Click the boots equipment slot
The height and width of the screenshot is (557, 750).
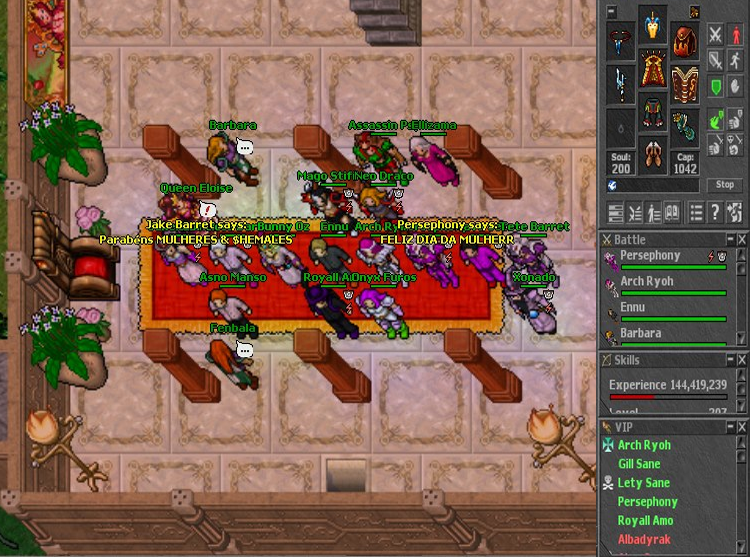(x=653, y=157)
